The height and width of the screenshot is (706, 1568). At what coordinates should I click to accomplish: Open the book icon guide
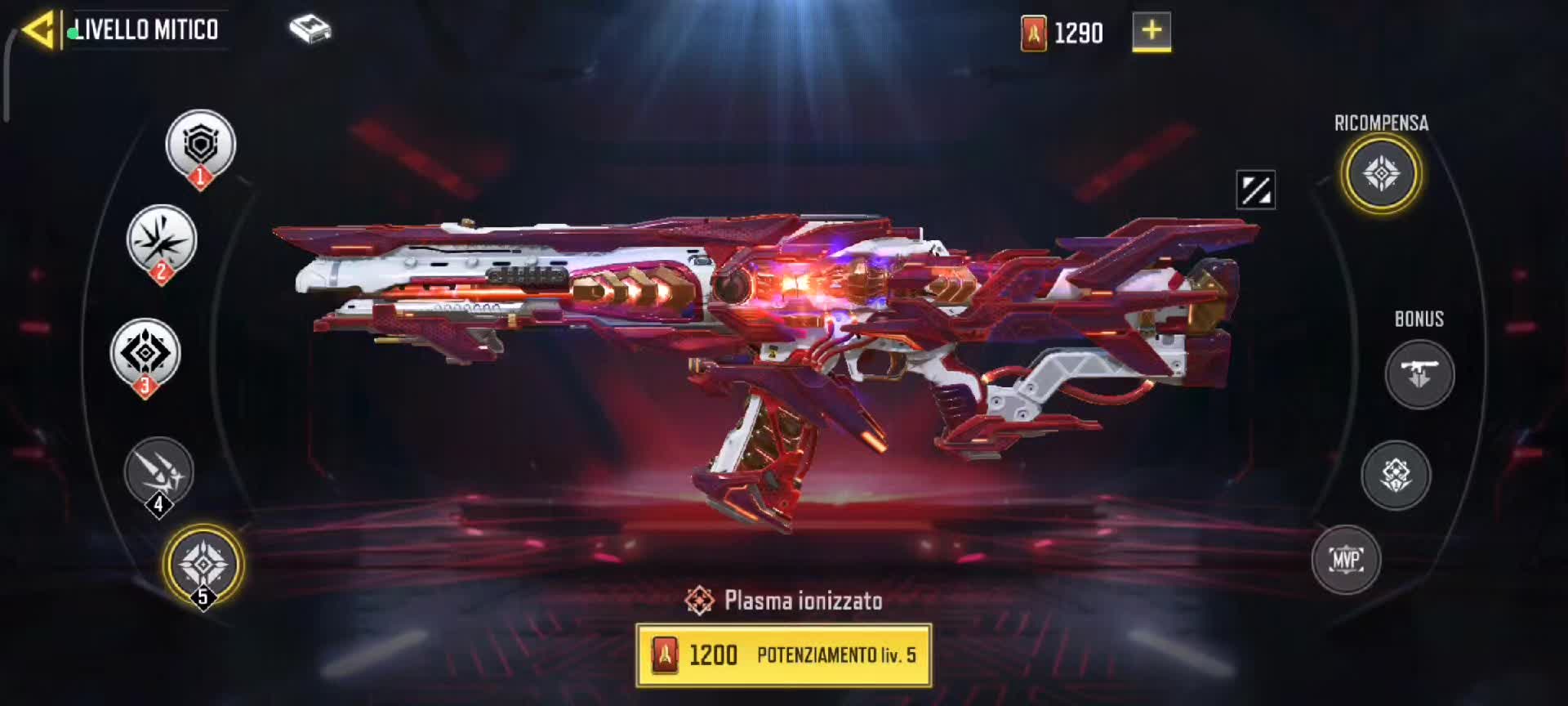click(x=310, y=30)
